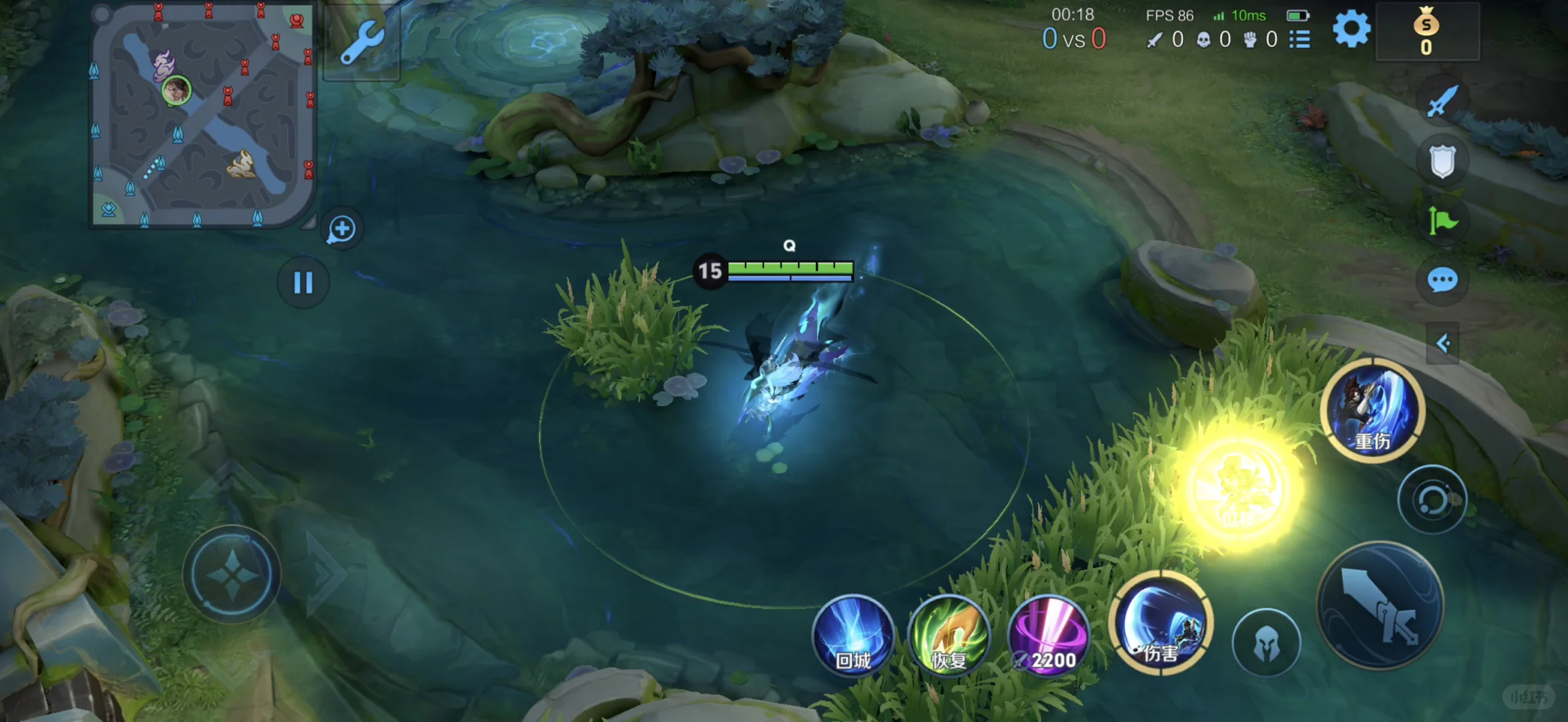The height and width of the screenshot is (722, 1568).
Task: Hit the basic attack sword button
Action: pyautogui.click(x=1380, y=606)
